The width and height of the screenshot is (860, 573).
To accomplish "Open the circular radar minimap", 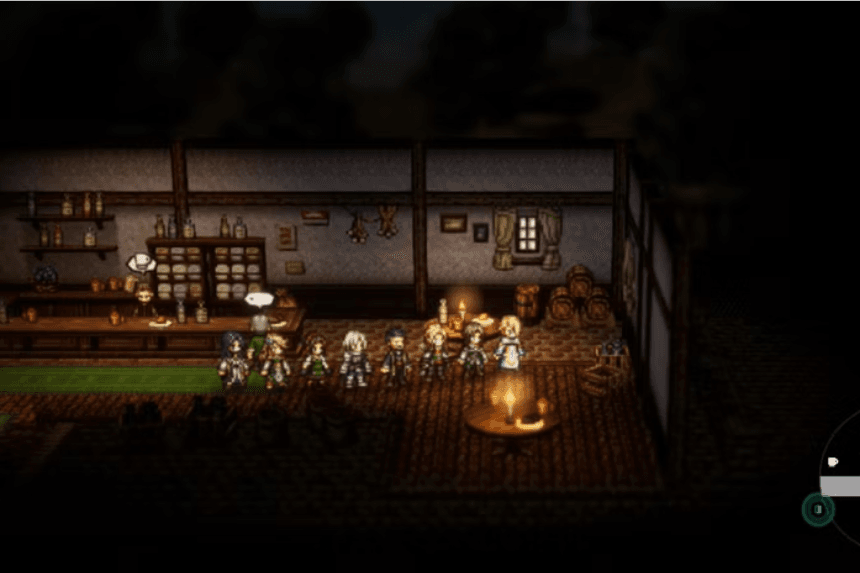I will 843,480.
